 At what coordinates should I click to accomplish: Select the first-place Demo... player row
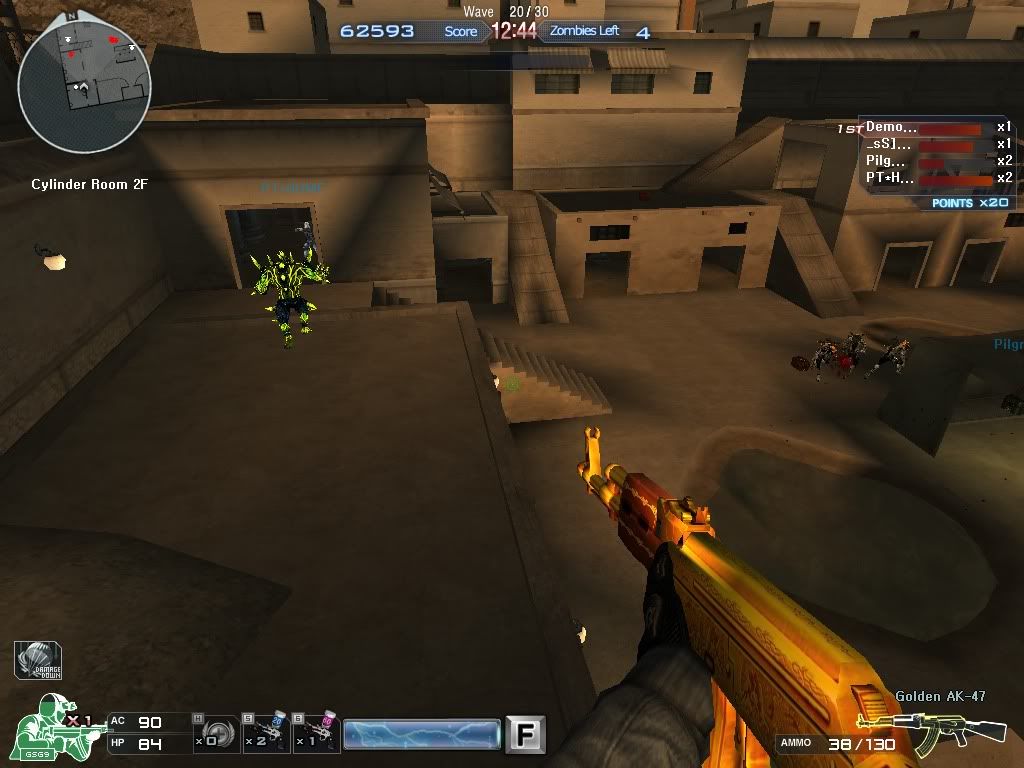tap(926, 128)
